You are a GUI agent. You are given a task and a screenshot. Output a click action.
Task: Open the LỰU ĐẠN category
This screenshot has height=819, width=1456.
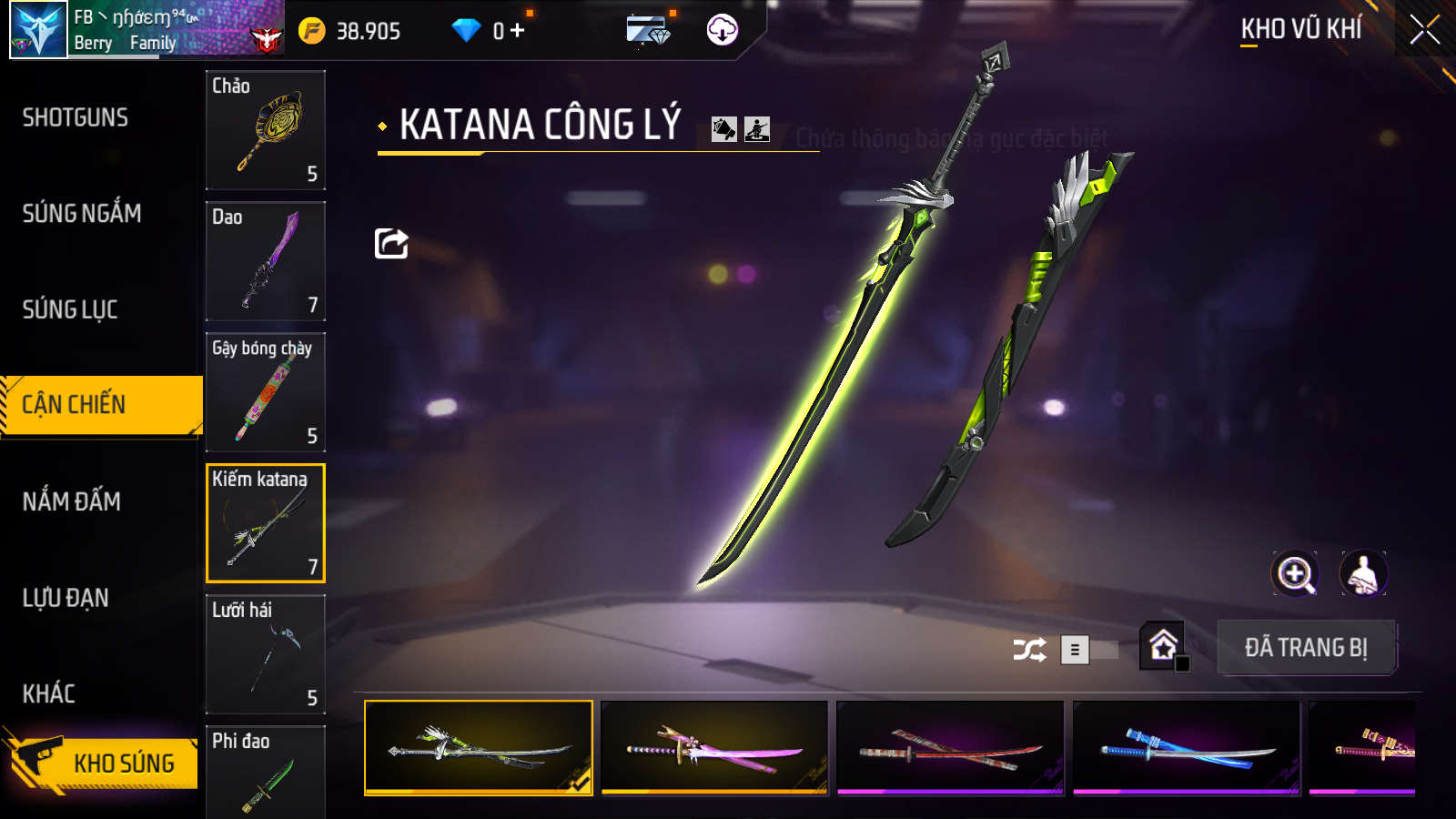(x=66, y=598)
